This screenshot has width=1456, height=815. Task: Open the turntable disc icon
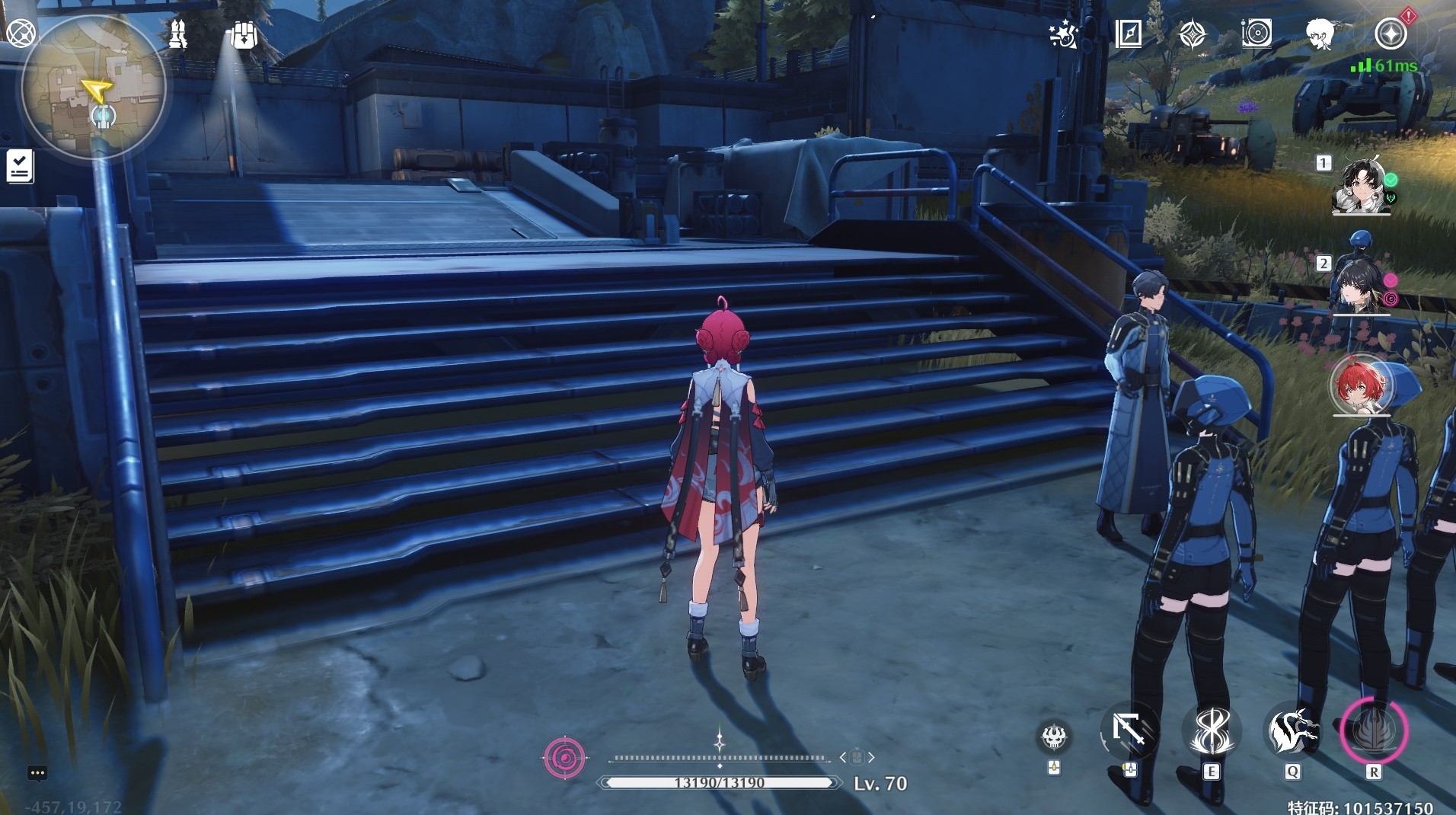[x=1256, y=34]
